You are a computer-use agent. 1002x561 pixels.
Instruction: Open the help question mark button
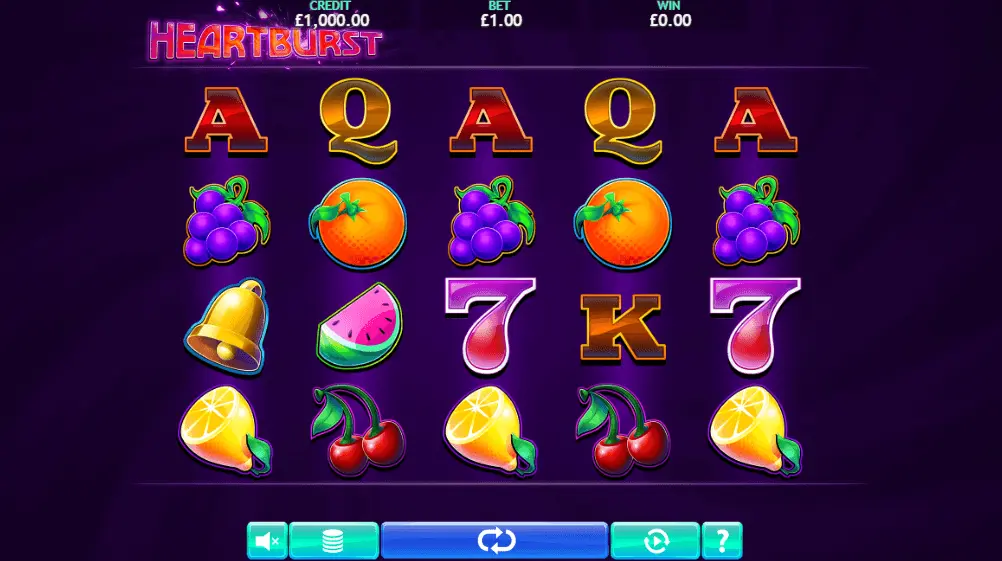[x=722, y=541]
